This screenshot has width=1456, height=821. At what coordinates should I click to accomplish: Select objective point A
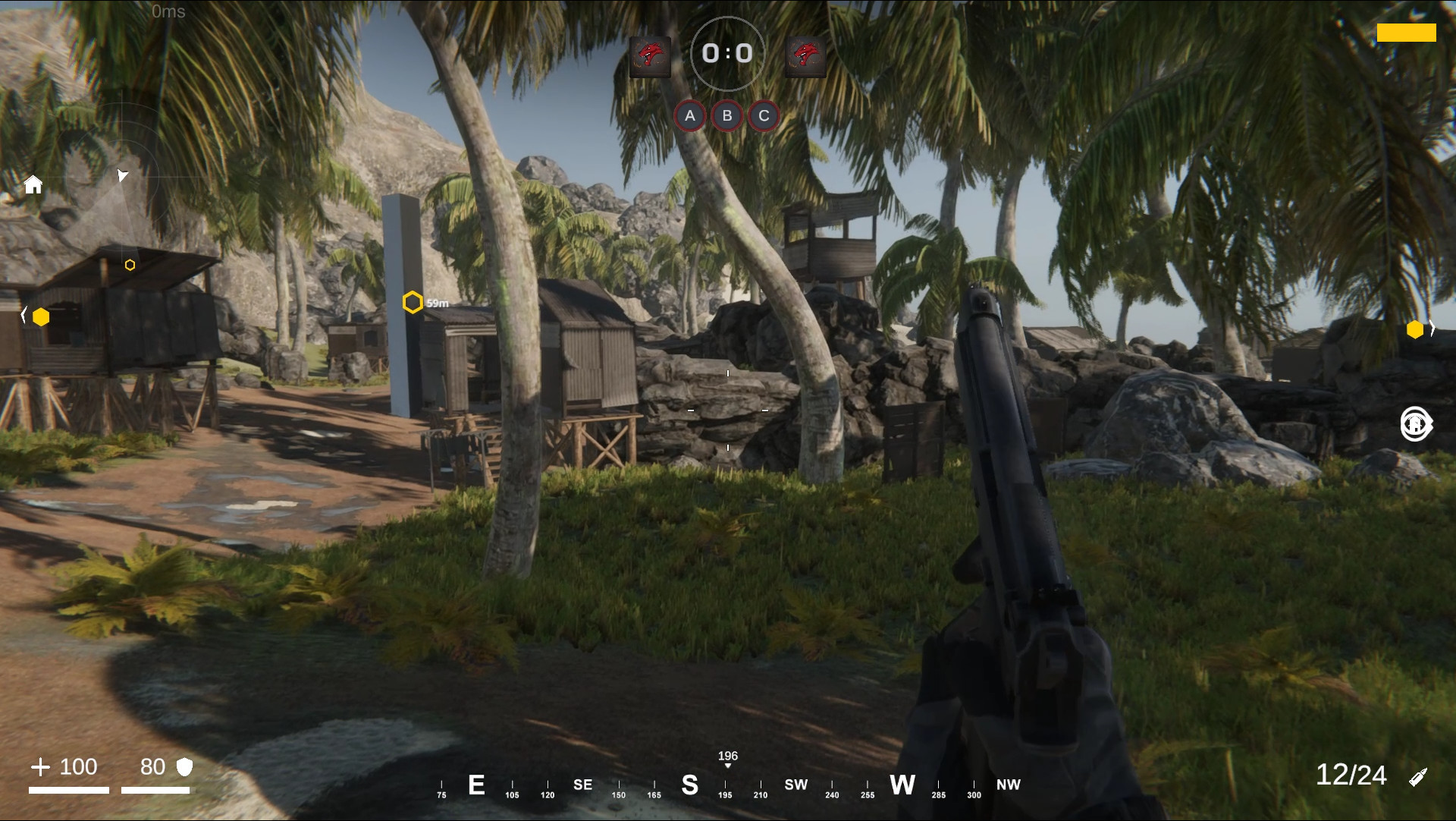(x=691, y=115)
